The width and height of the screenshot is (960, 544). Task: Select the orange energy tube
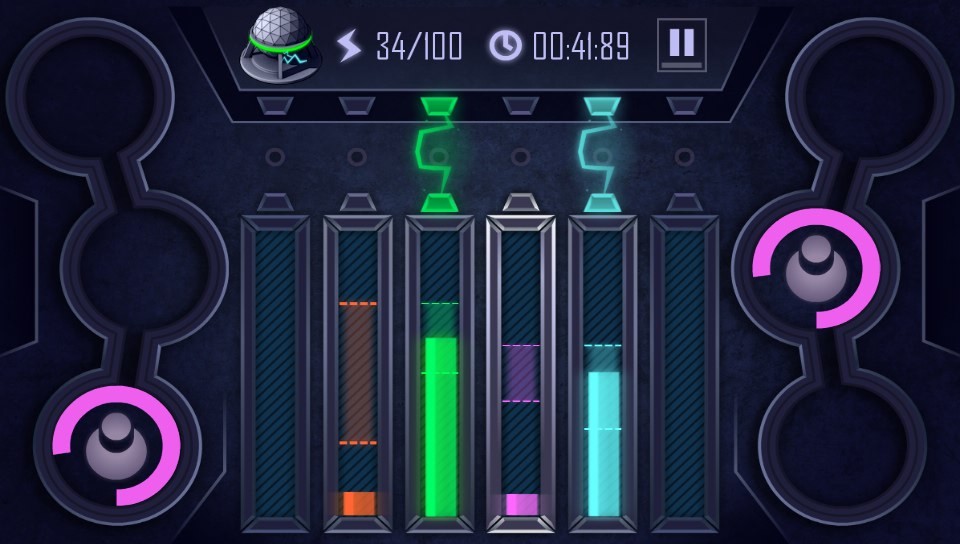coord(358,372)
